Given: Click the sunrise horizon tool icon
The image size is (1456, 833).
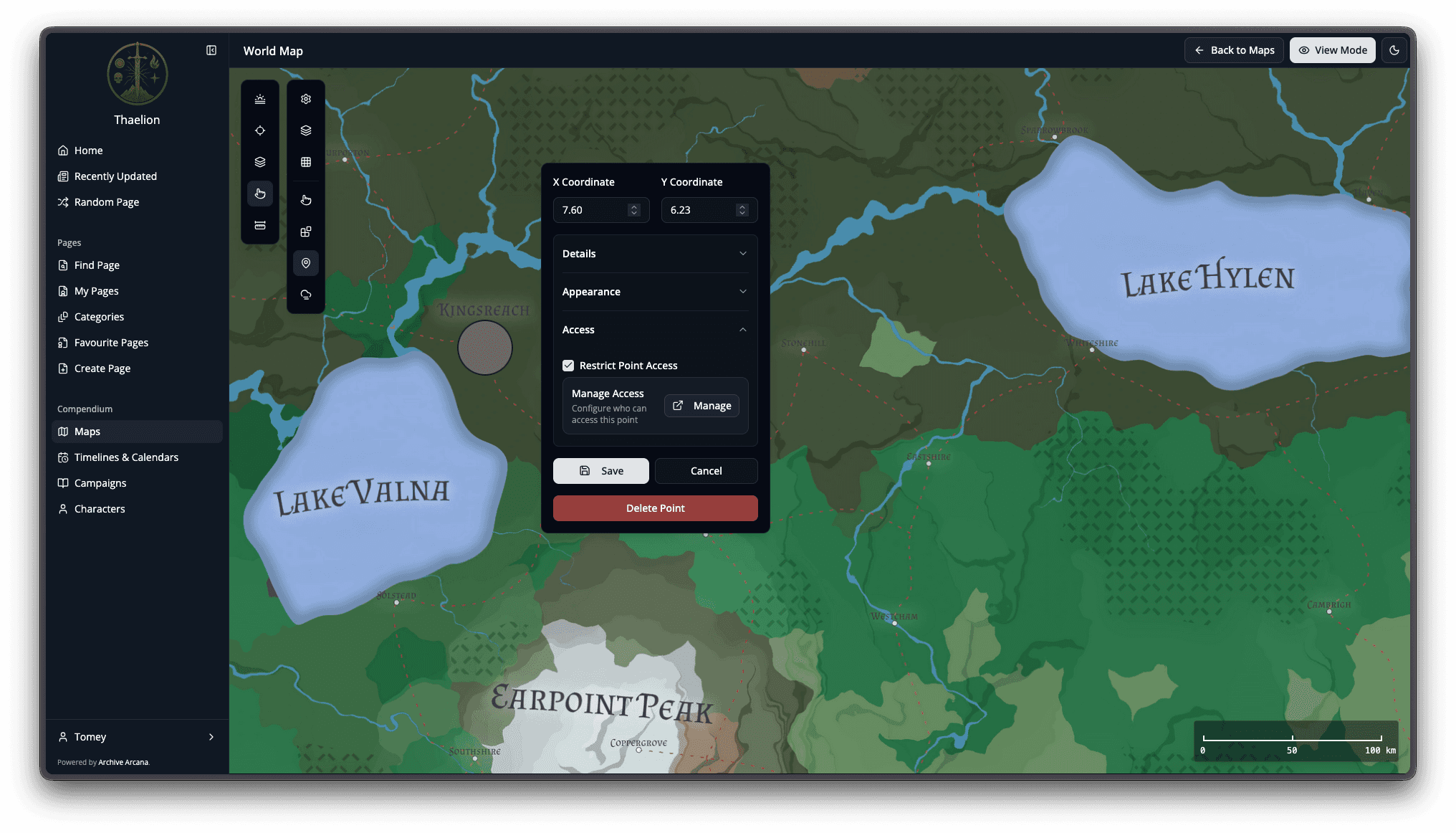Looking at the screenshot, I should click(260, 99).
